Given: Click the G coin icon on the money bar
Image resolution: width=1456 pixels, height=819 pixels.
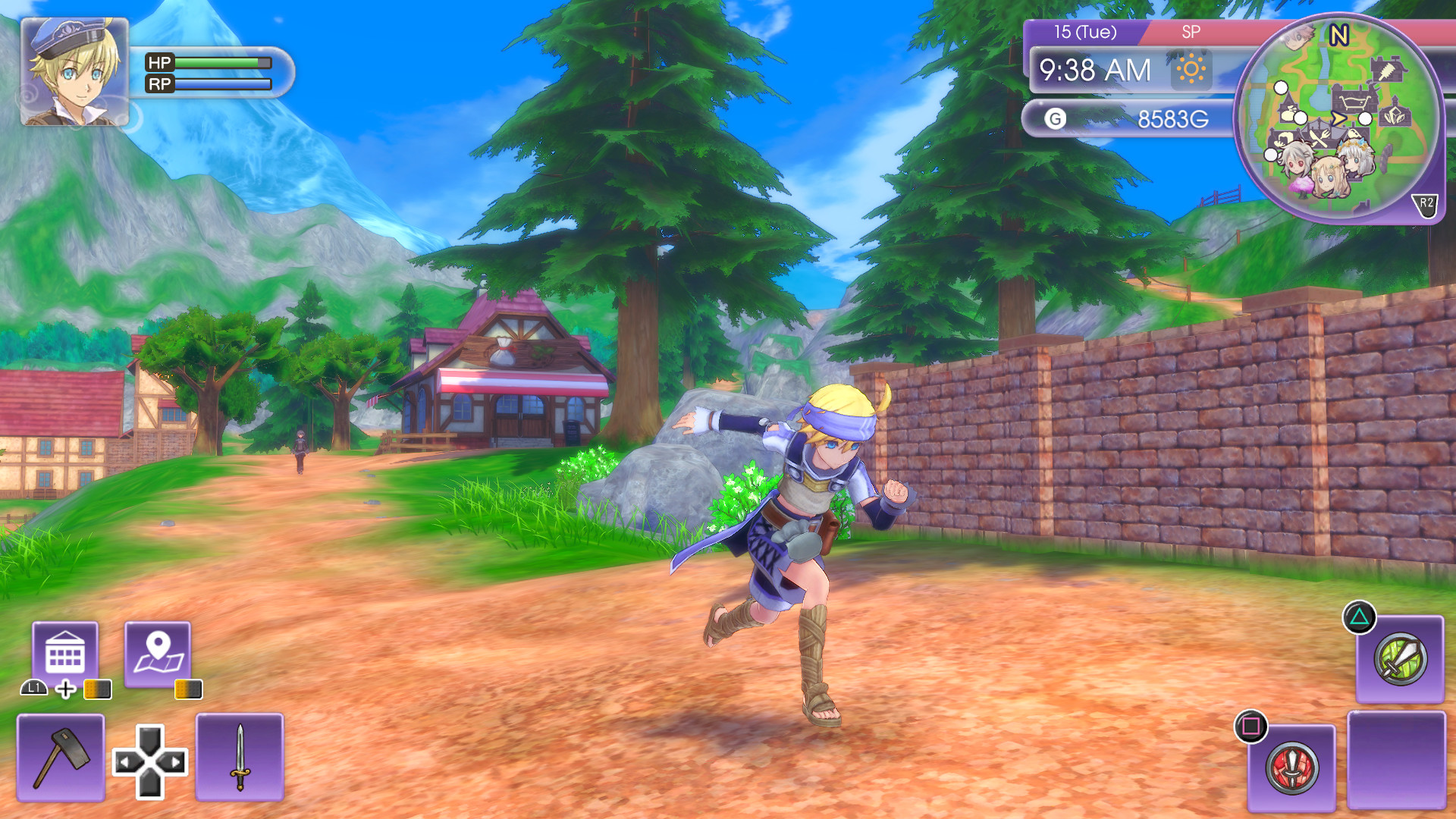Looking at the screenshot, I should coord(1055,118).
